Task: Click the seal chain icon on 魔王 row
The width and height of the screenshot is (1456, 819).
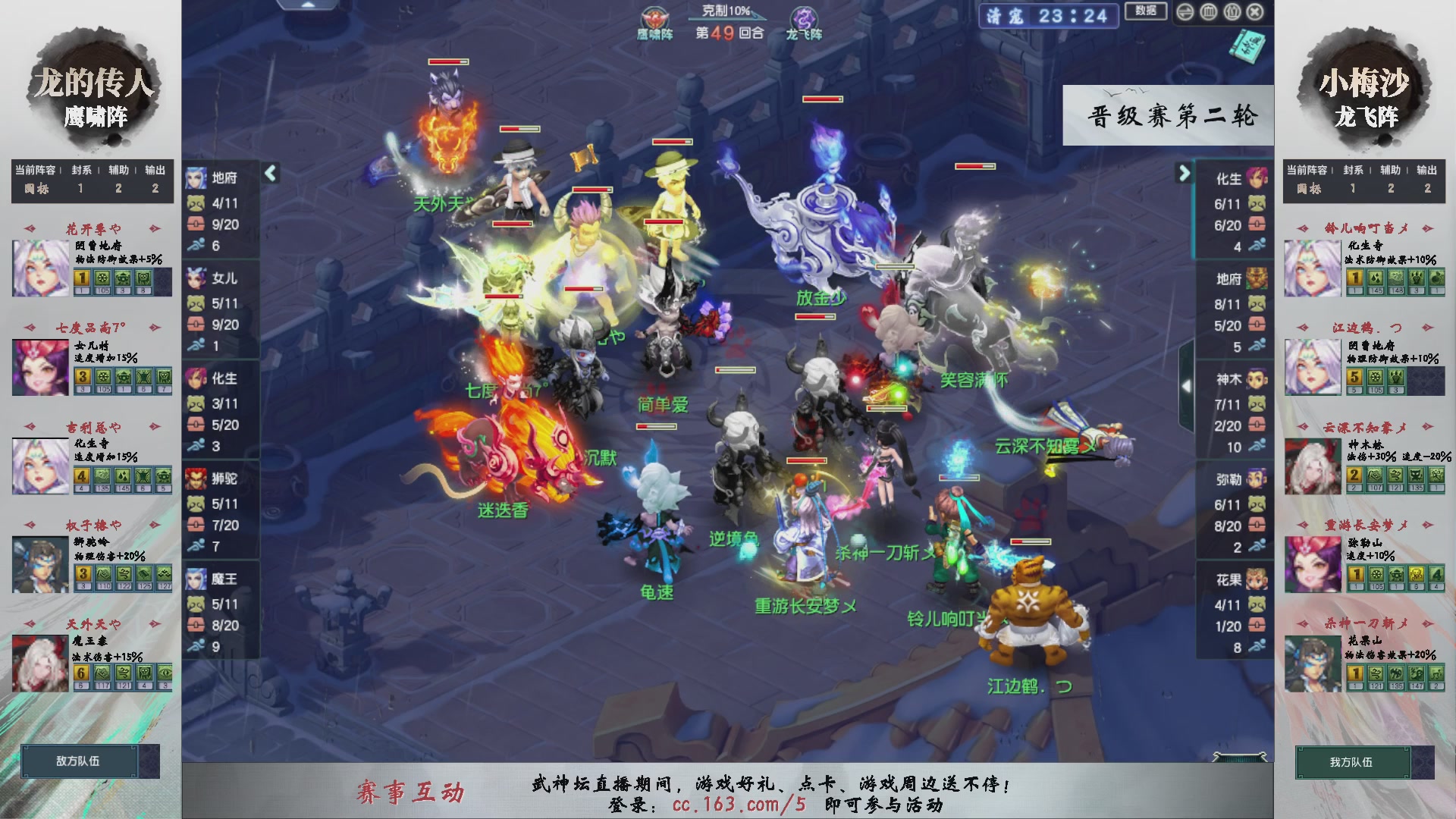Action: pos(195,605)
